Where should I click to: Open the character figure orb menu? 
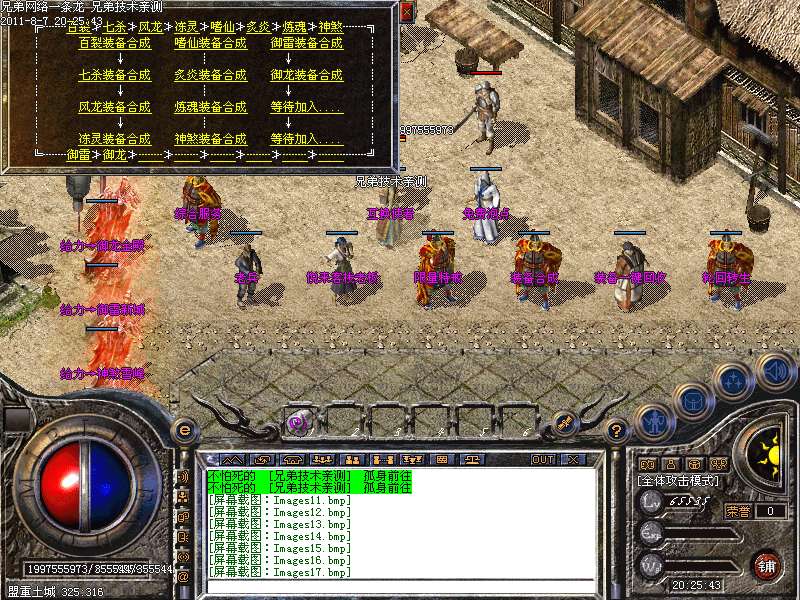click(653, 421)
